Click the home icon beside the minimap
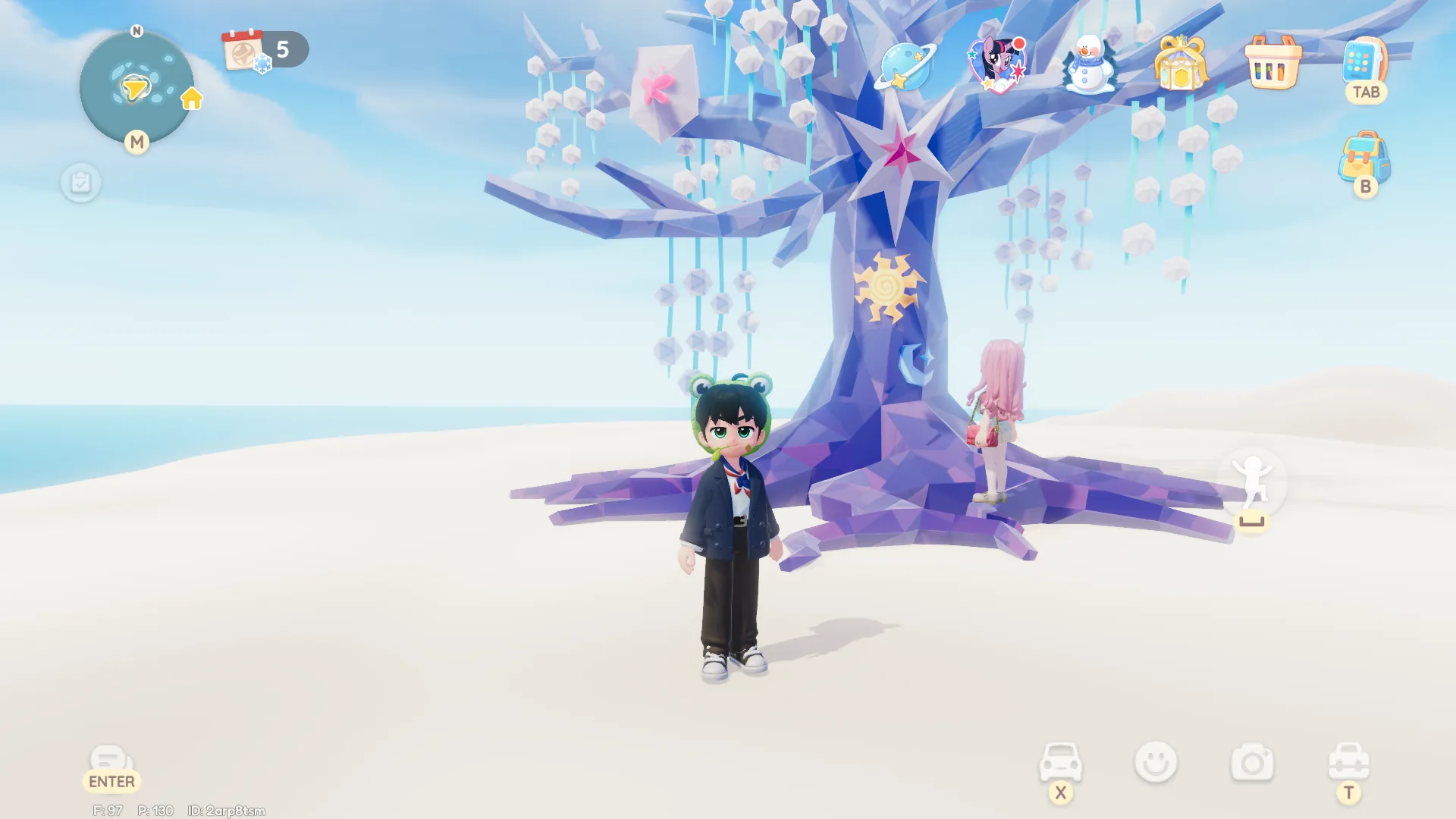The image size is (1456, 819). (x=192, y=99)
